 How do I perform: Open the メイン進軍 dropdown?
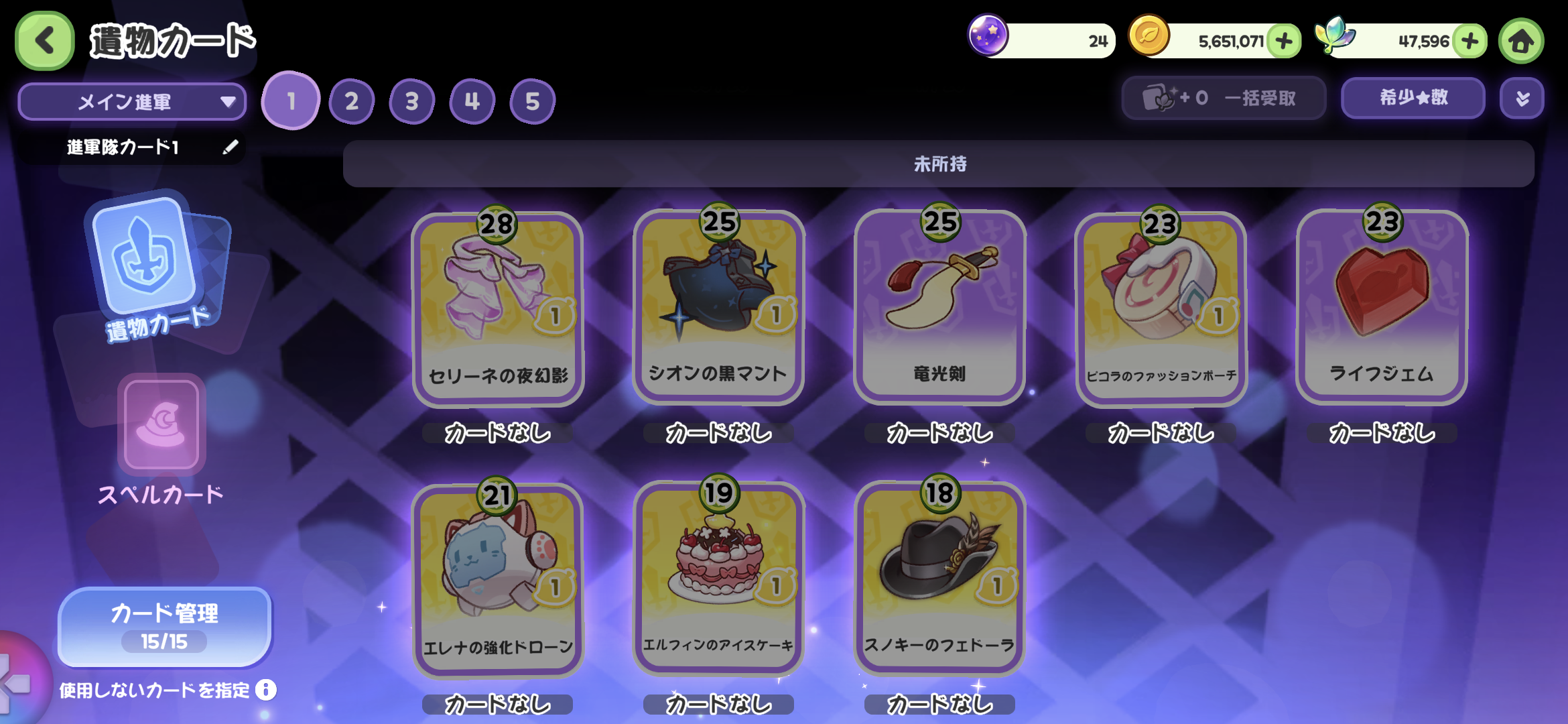click(132, 102)
